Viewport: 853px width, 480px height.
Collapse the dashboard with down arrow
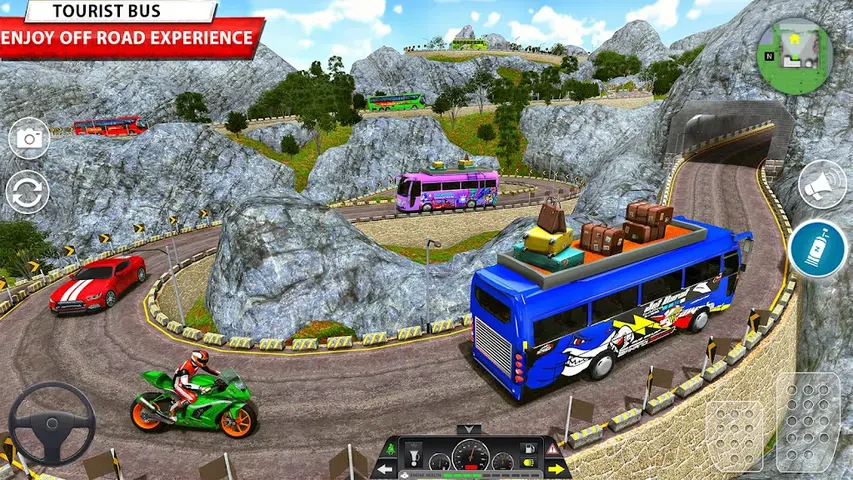pos(469,430)
